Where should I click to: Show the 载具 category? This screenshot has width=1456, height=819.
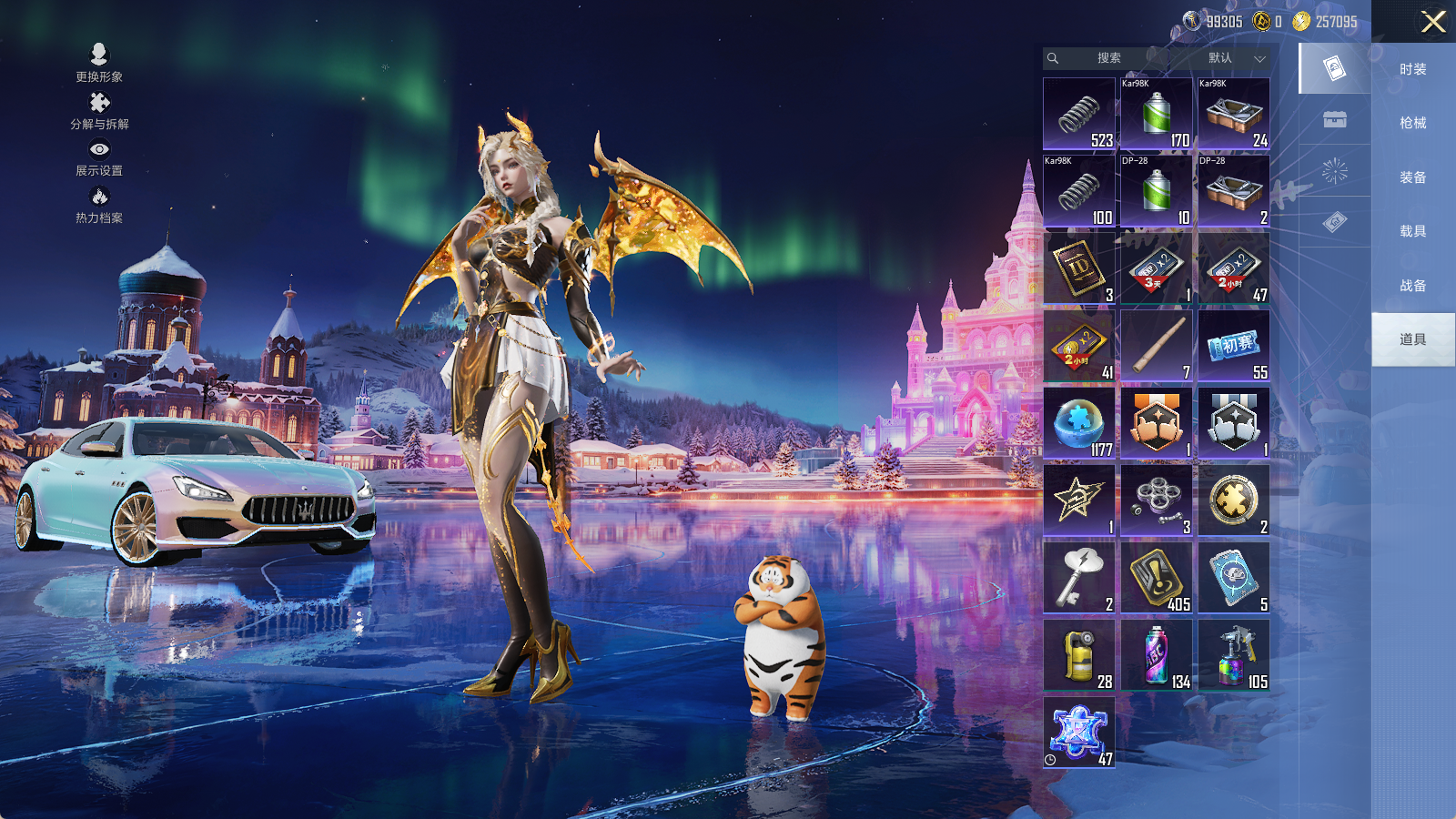1412,231
